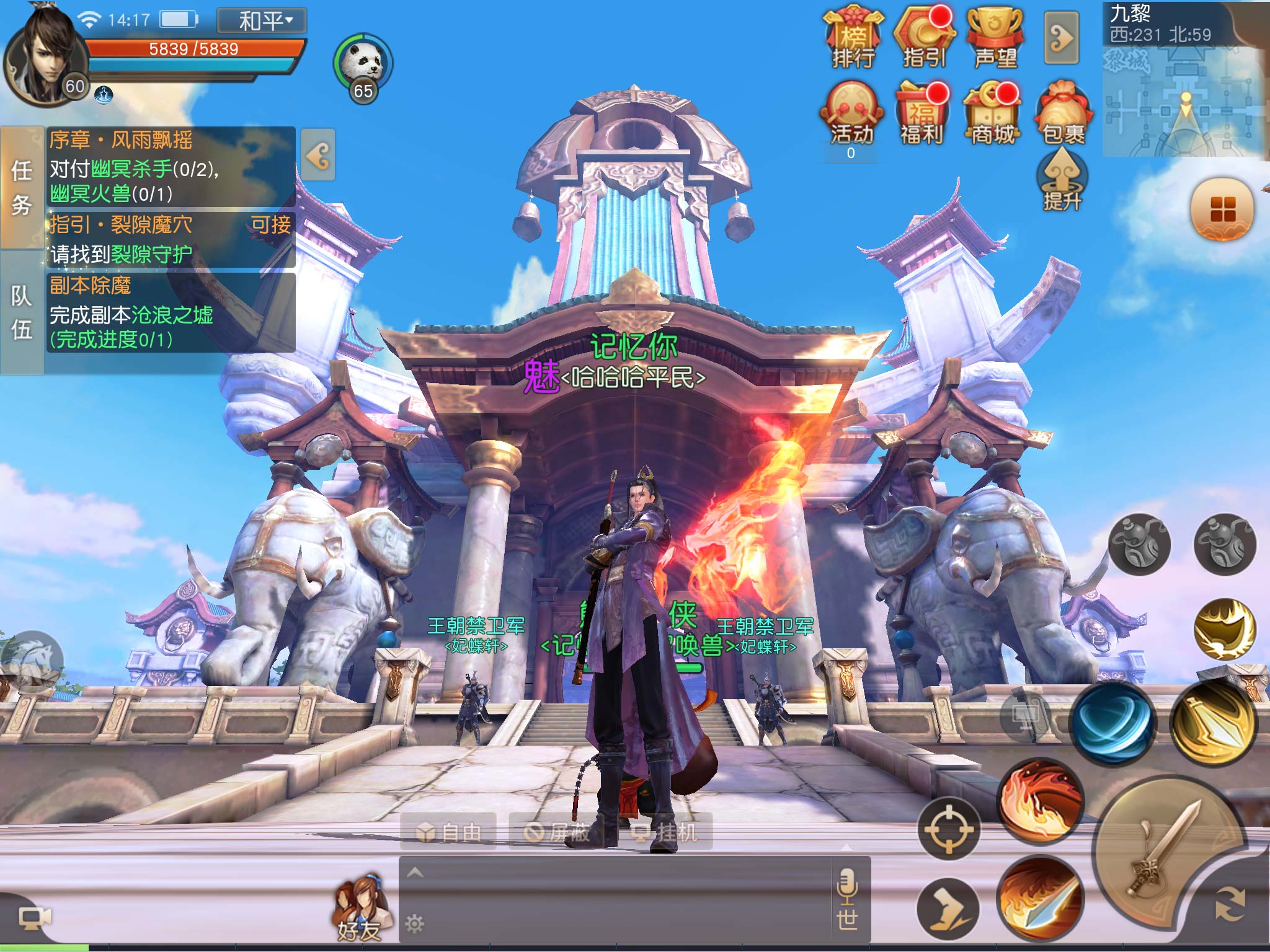Viewport: 1270px width, 952px height.
Task: Open the 排行 ranking menu
Action: (853, 38)
